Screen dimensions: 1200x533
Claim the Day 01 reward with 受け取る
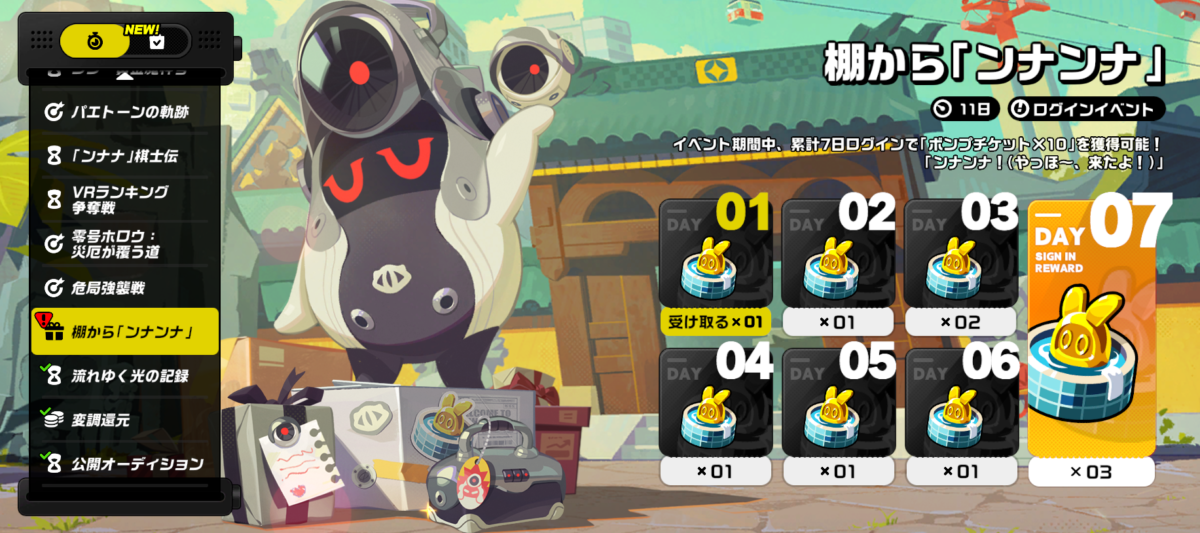pos(716,322)
